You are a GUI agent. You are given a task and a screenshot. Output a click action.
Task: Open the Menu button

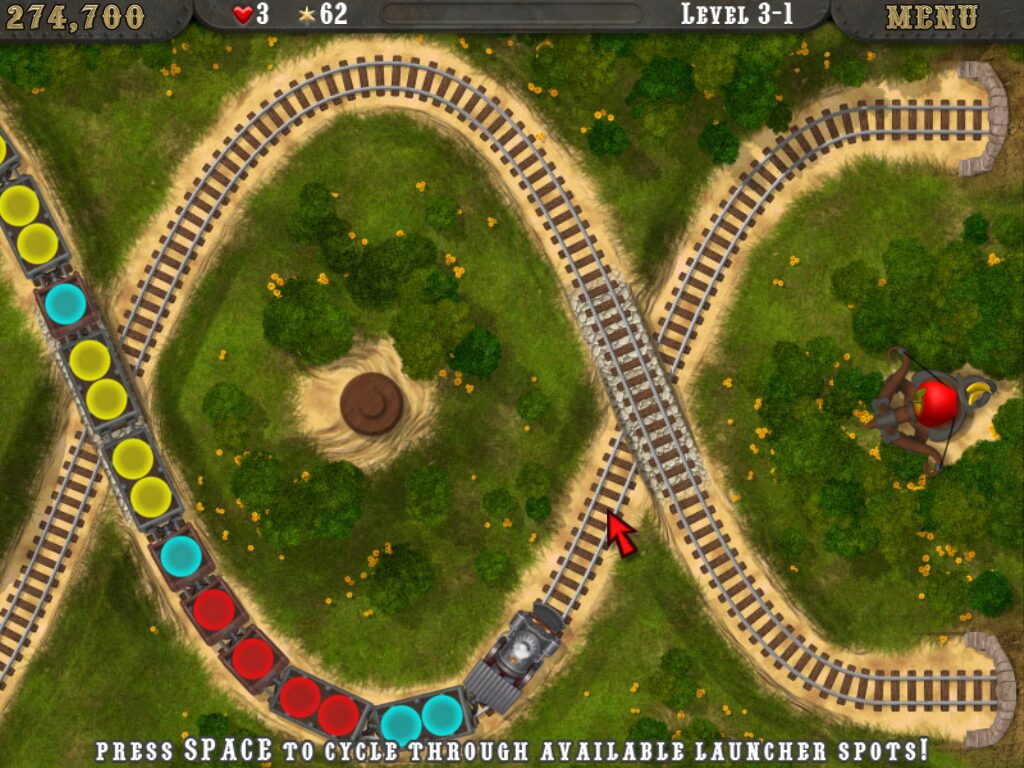click(931, 17)
